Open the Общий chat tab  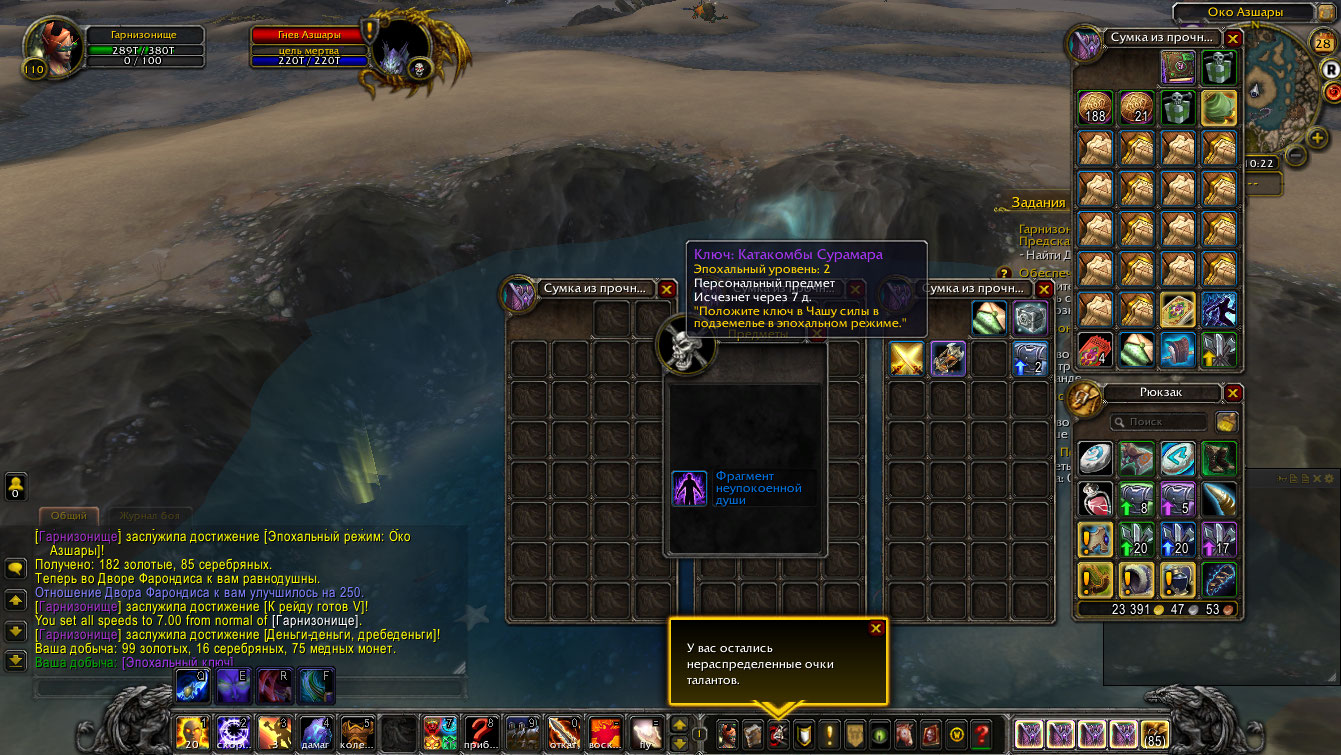[69, 516]
